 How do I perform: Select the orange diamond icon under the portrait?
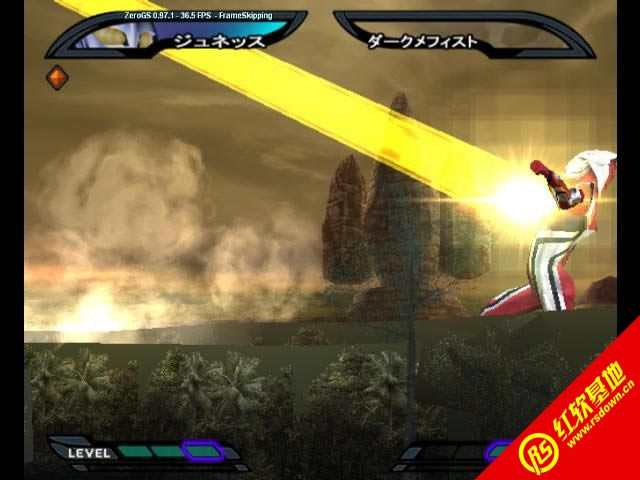(57, 77)
